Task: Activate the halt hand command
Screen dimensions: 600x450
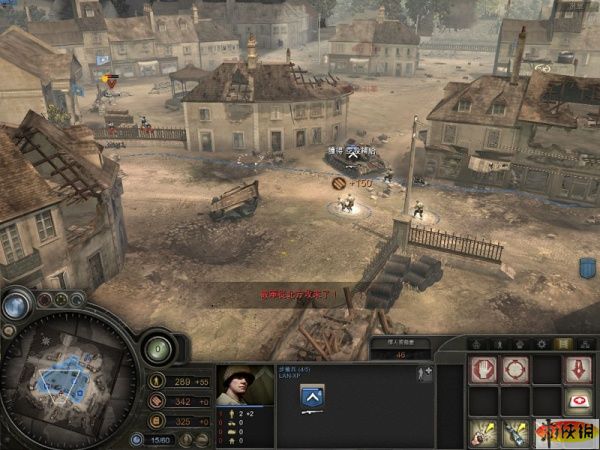Action: tap(484, 370)
